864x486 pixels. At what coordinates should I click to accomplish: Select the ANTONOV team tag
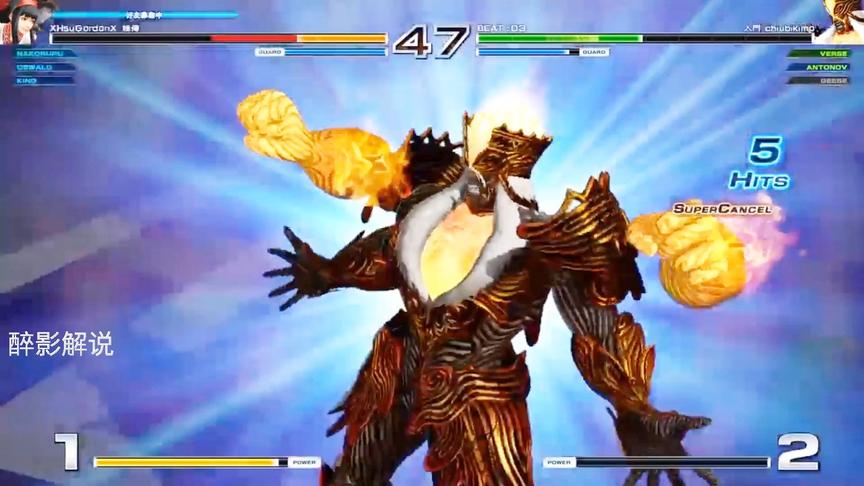(826, 67)
